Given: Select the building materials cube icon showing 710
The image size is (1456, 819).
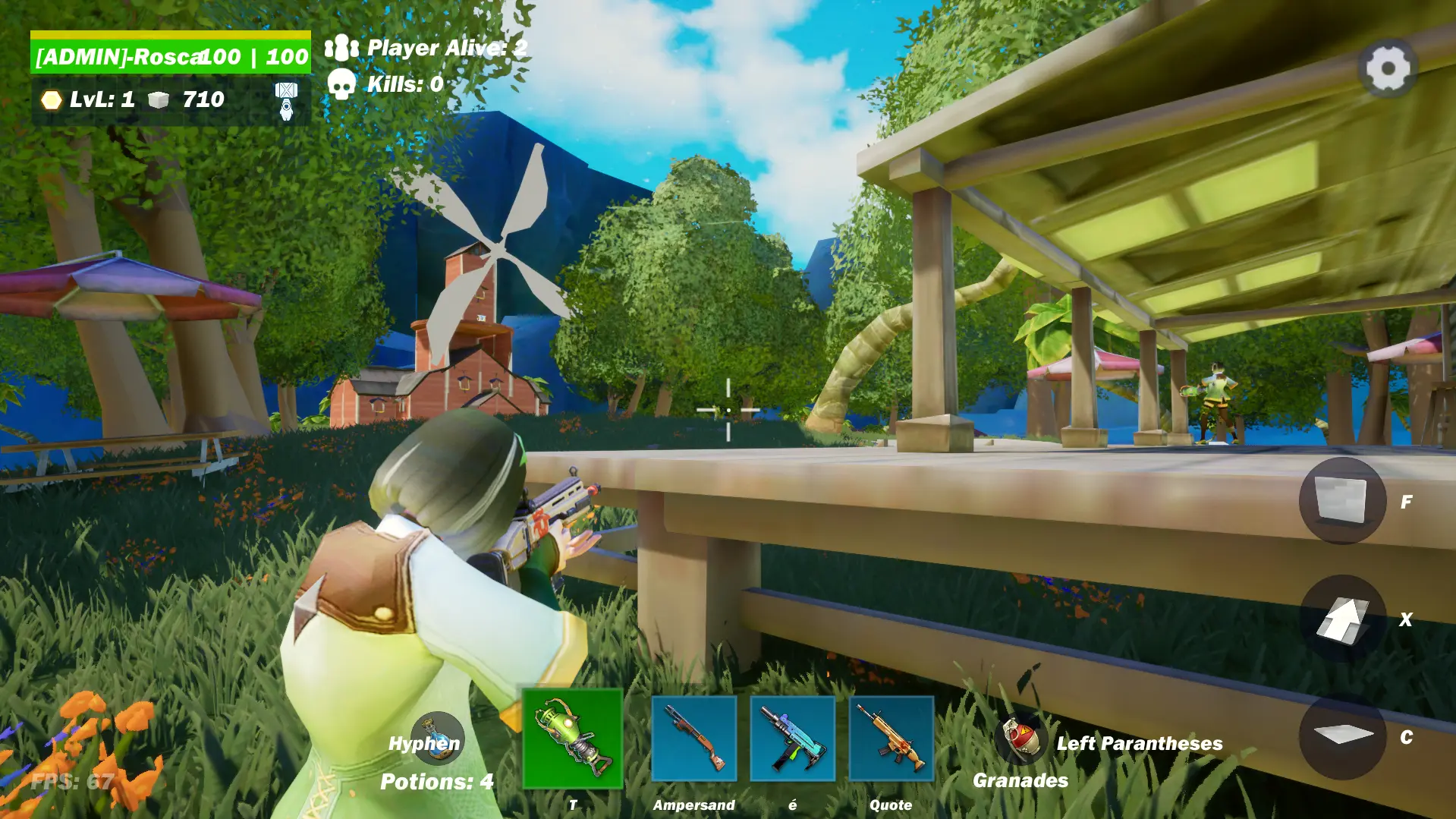Looking at the screenshot, I should tap(157, 99).
